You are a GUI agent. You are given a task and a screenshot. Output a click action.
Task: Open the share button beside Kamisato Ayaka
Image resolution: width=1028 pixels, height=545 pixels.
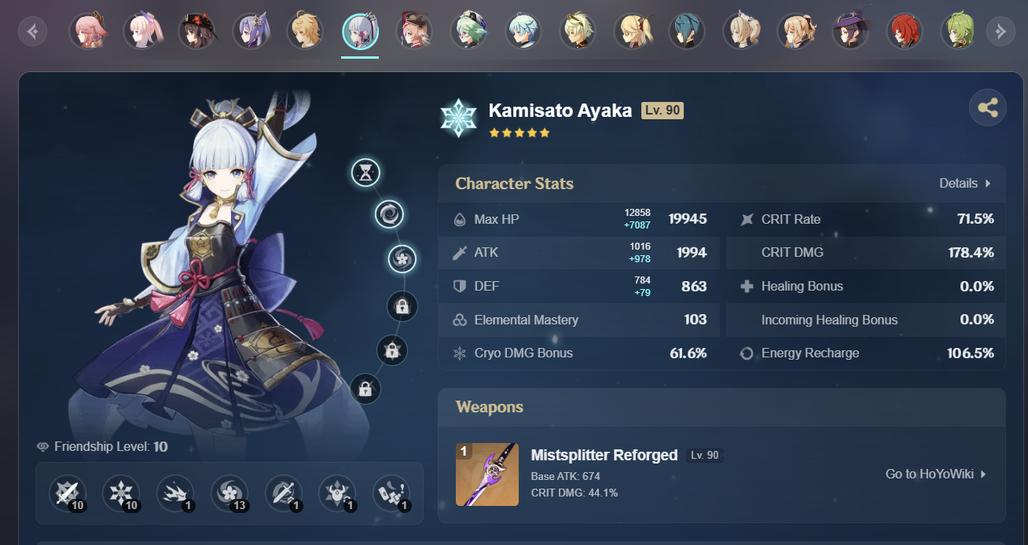pyautogui.click(x=988, y=108)
